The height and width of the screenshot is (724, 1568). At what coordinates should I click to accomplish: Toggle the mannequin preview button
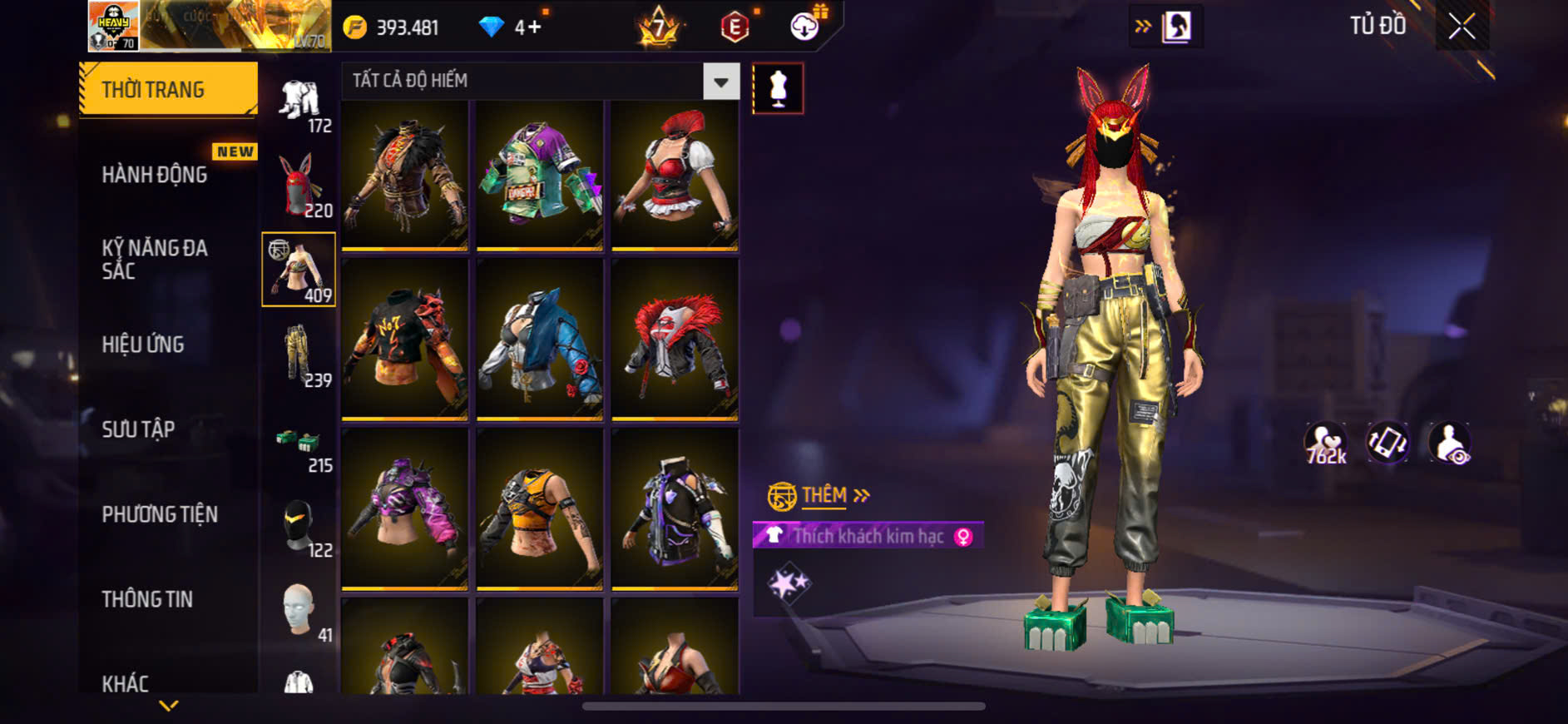coord(778,88)
